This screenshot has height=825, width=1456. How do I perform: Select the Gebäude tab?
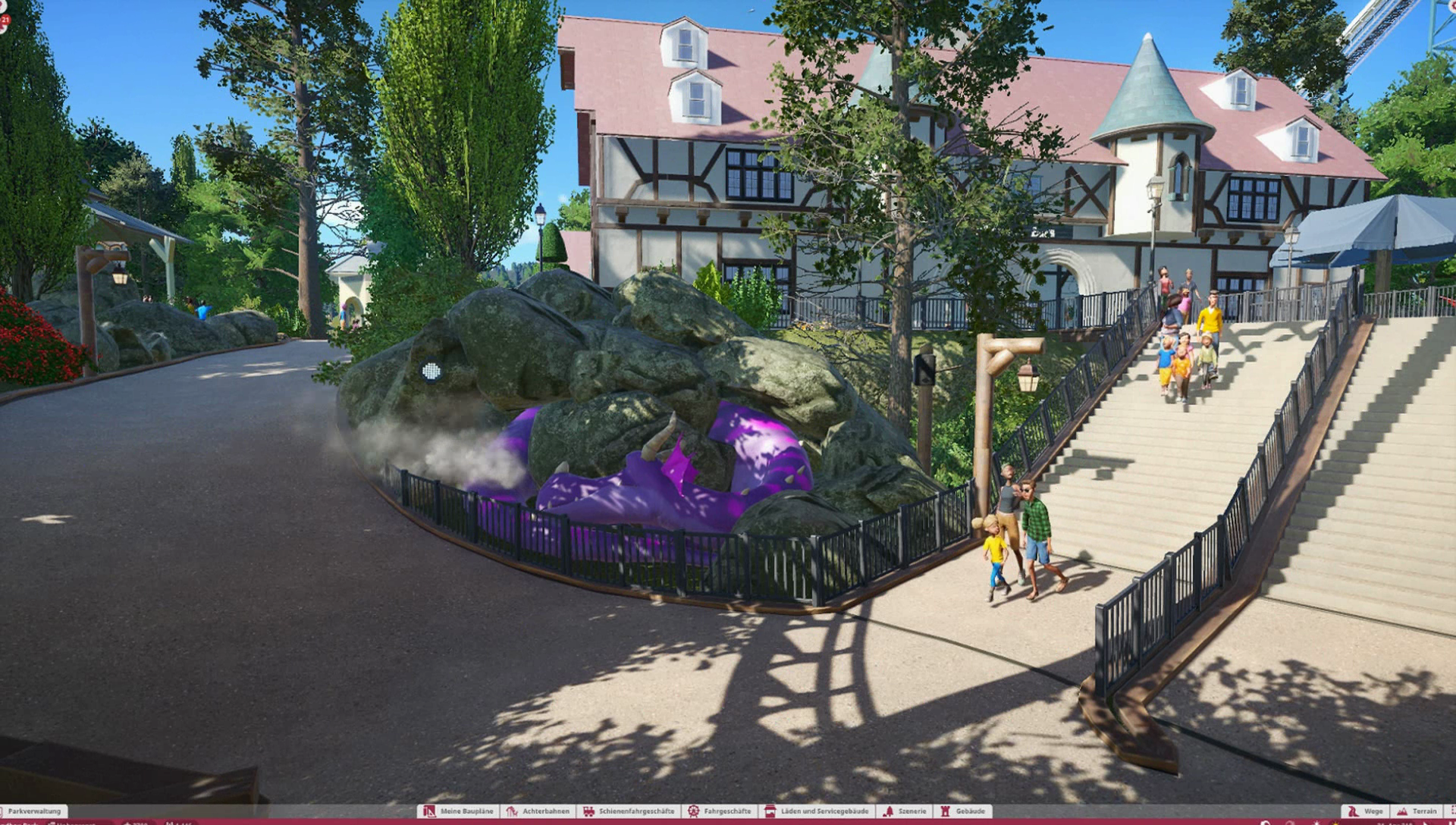point(963,811)
